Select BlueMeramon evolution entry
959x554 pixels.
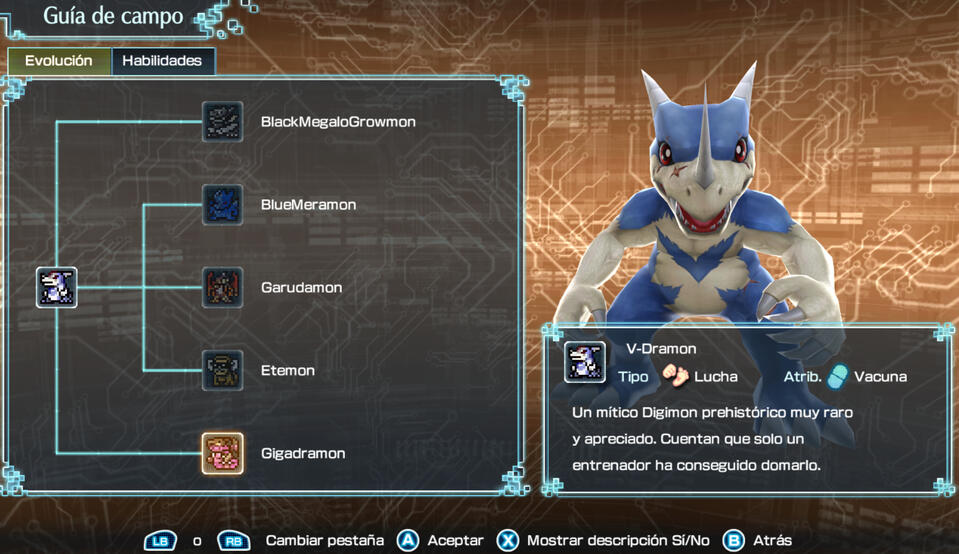click(222, 204)
